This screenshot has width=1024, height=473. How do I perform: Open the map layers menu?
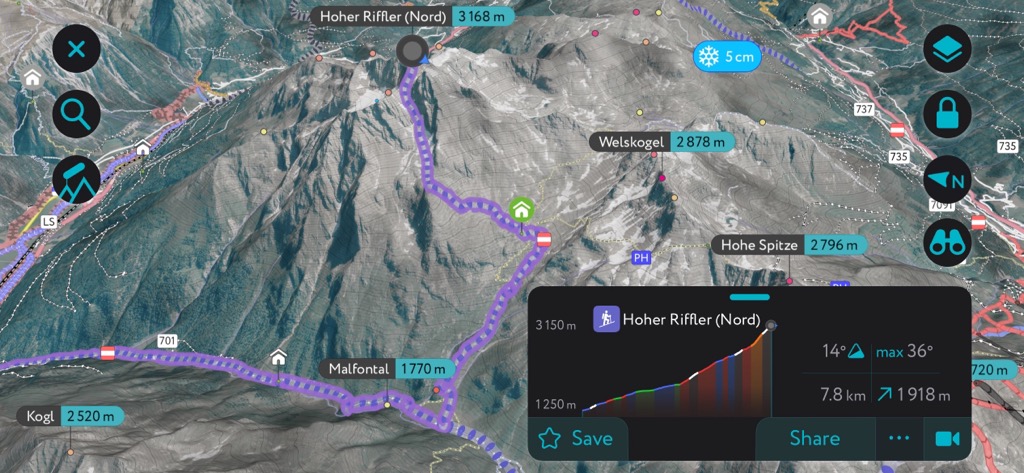(947, 49)
